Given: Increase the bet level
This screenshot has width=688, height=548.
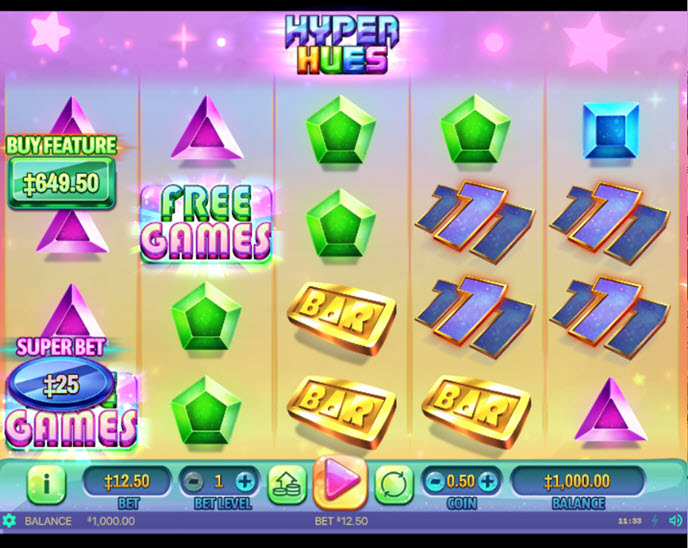Looking at the screenshot, I should point(245,482).
